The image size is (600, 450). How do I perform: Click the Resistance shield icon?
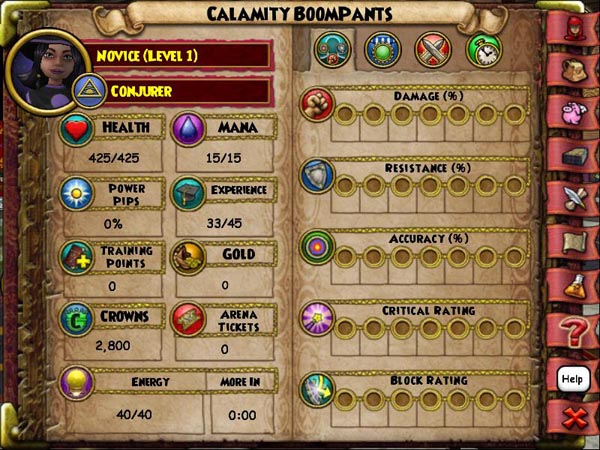[x=317, y=176]
